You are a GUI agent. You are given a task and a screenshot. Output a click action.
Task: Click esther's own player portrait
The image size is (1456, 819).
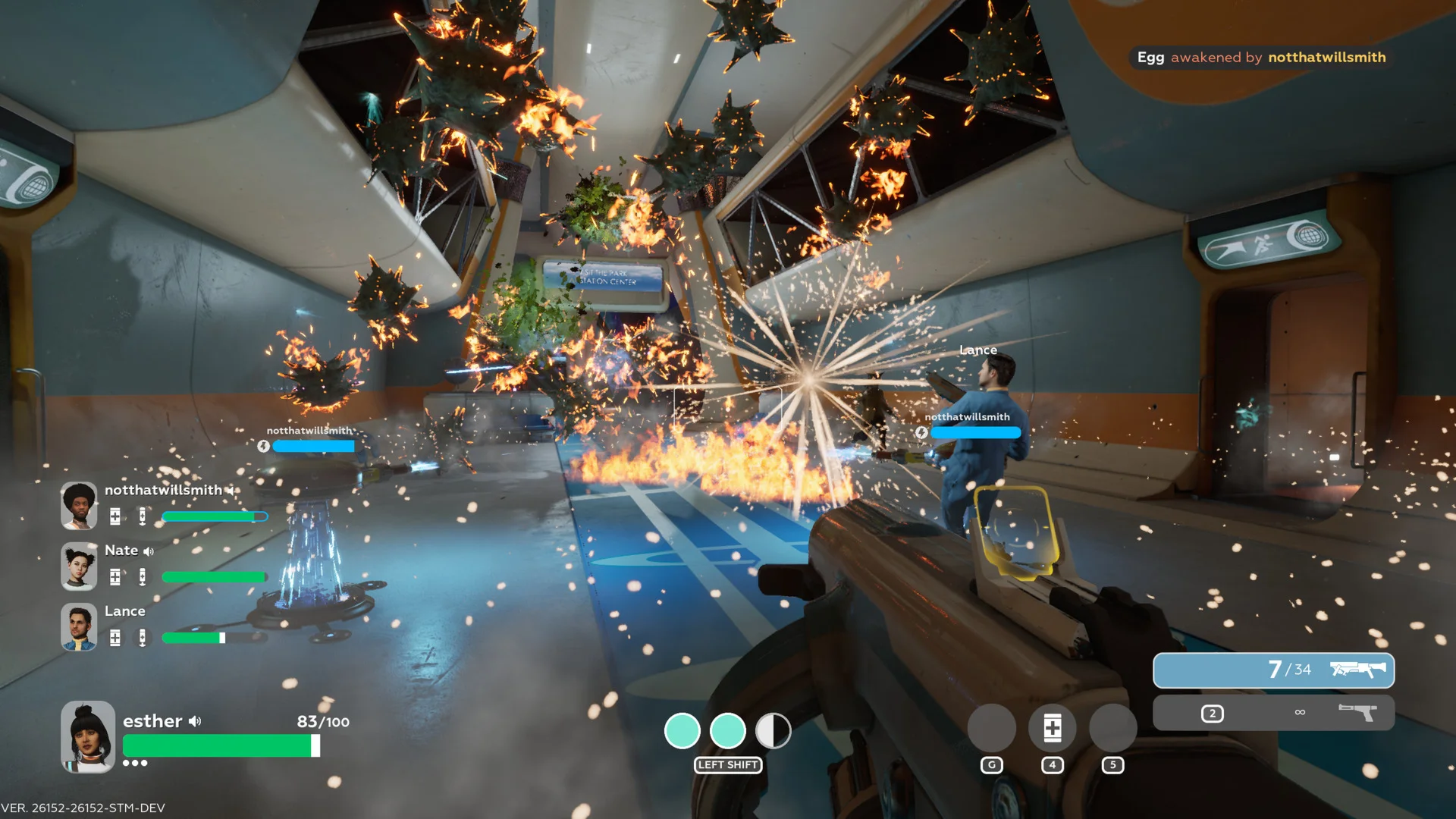88,736
